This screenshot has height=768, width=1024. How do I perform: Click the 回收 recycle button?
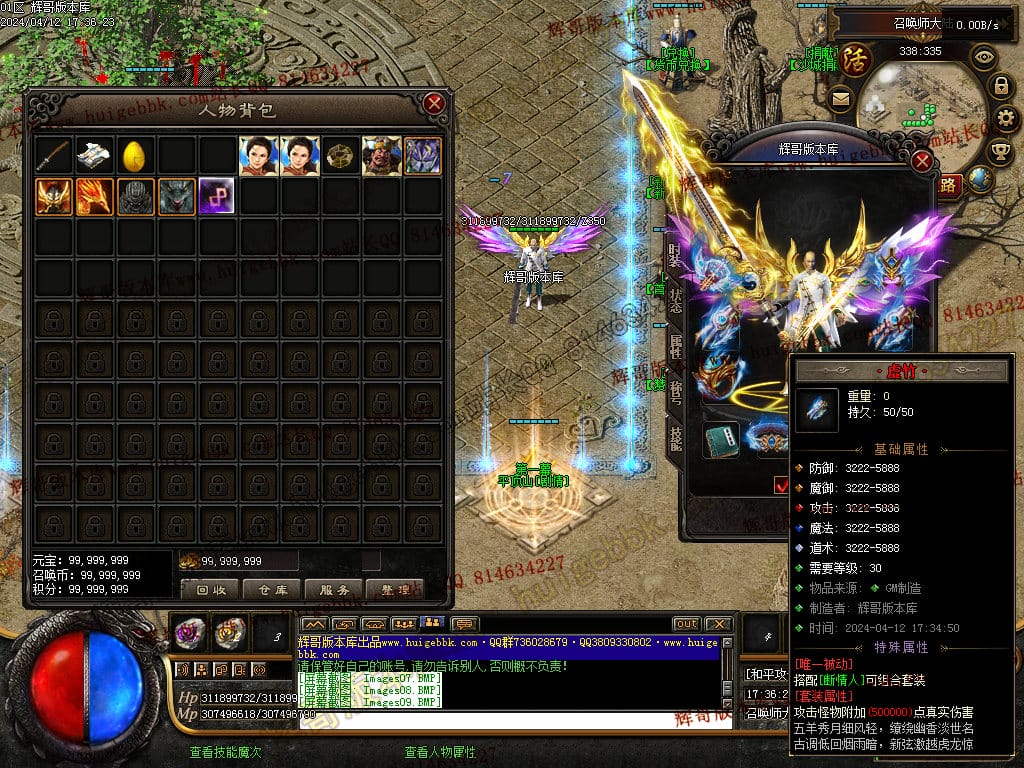coord(210,590)
